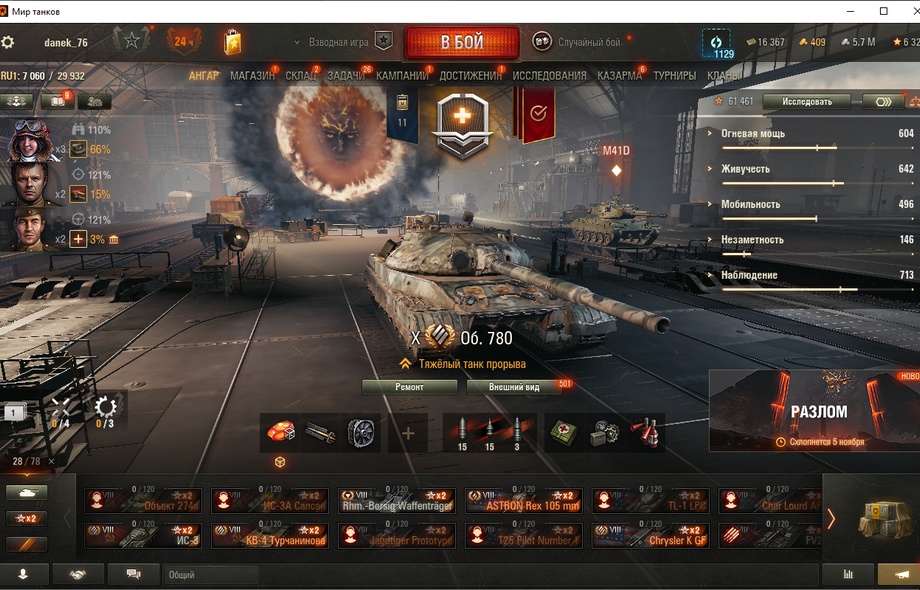Open the Турниры tab
This screenshot has height=590, width=920.
674,76
